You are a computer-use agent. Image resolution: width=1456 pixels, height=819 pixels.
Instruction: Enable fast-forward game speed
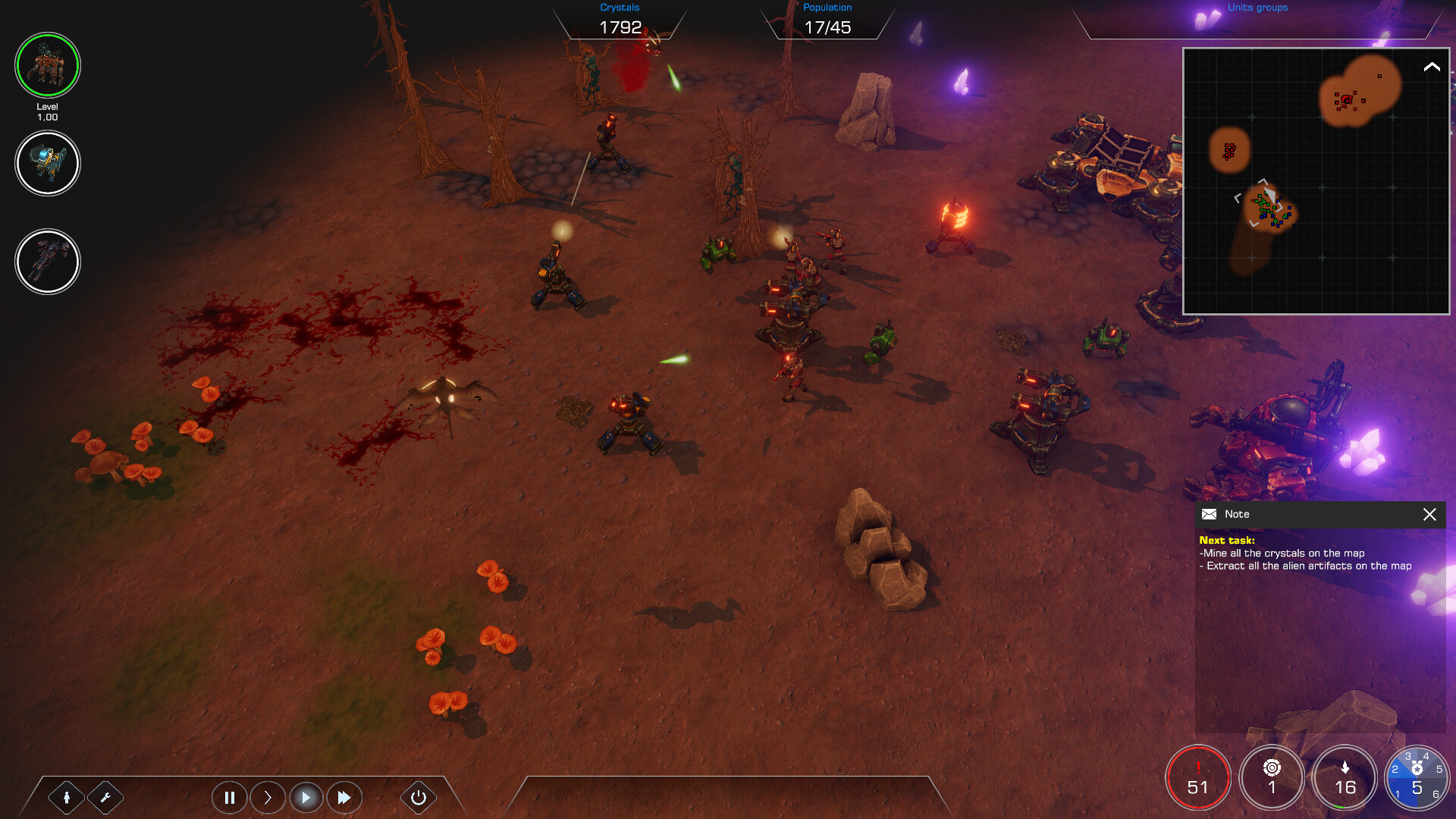[344, 797]
